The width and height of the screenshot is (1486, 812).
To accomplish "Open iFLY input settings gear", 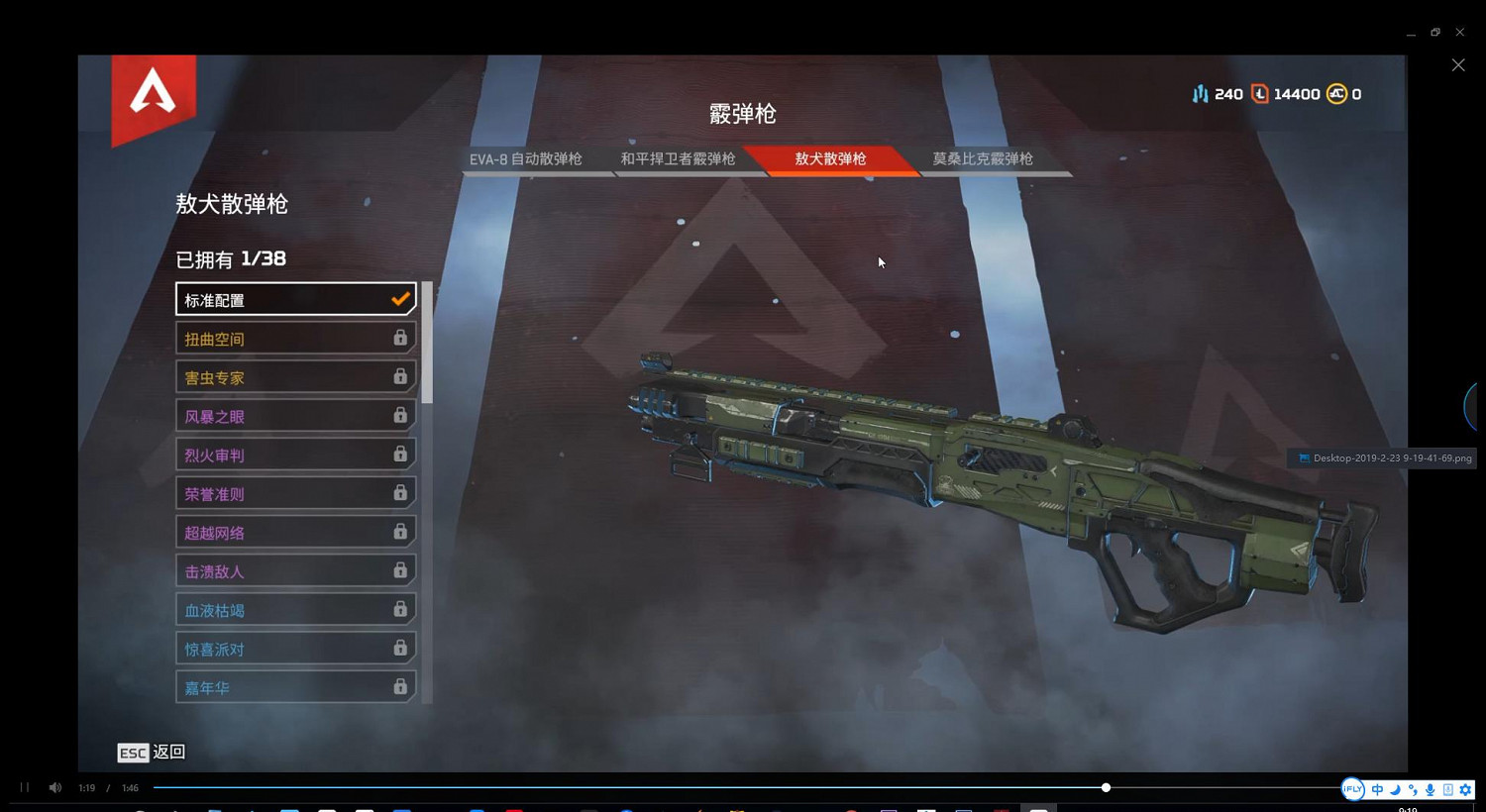I will tap(1465, 789).
